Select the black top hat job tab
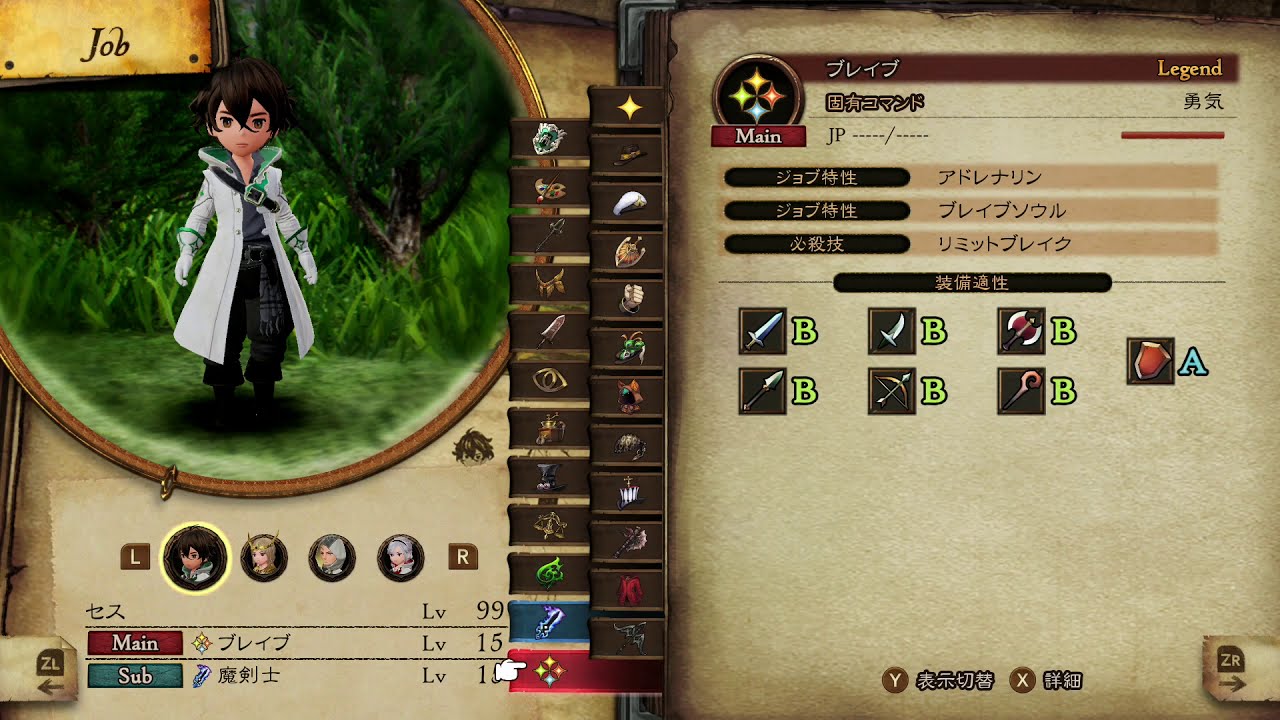1280x720 pixels. (548, 477)
